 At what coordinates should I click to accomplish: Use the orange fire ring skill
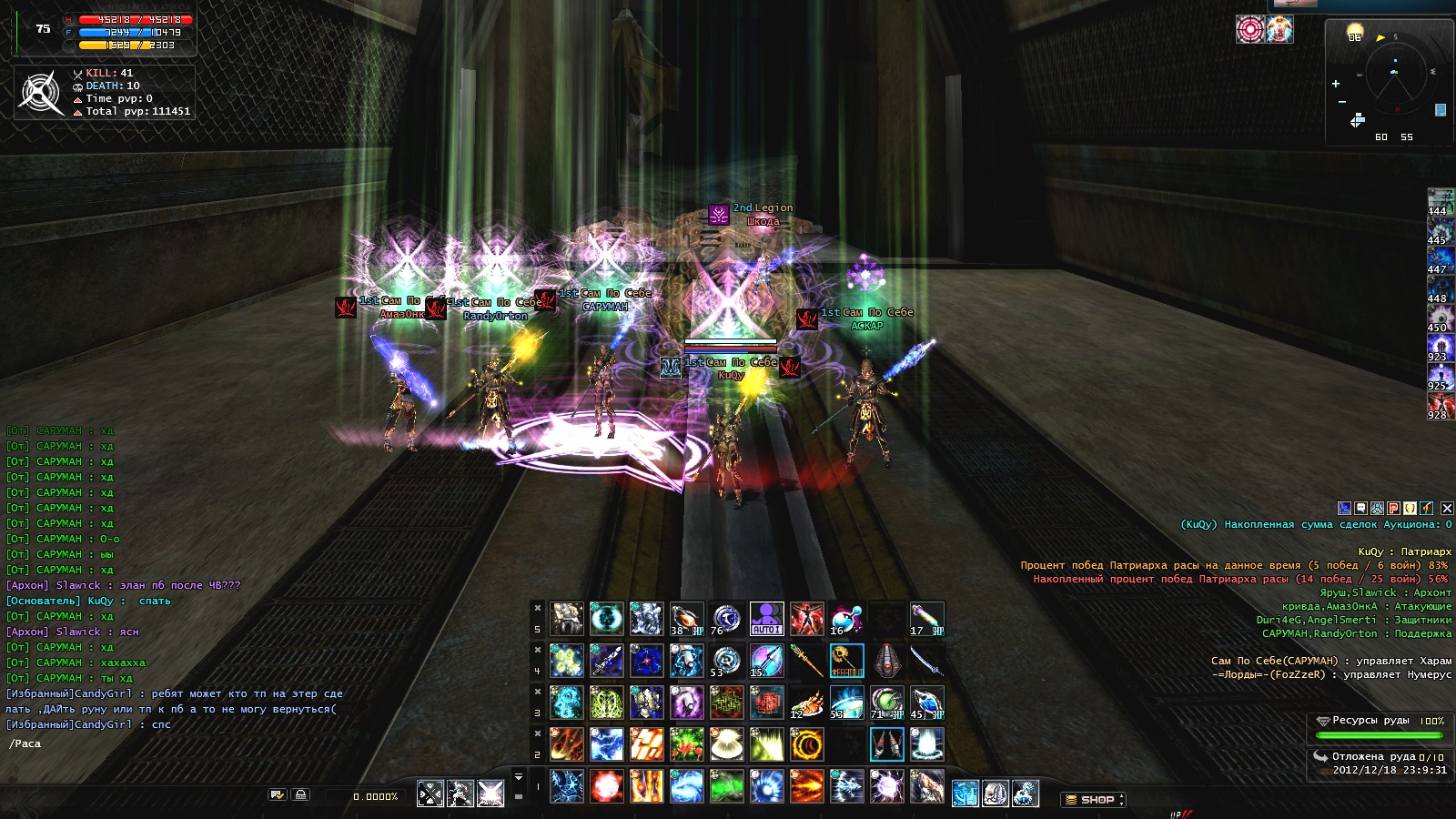point(806,744)
